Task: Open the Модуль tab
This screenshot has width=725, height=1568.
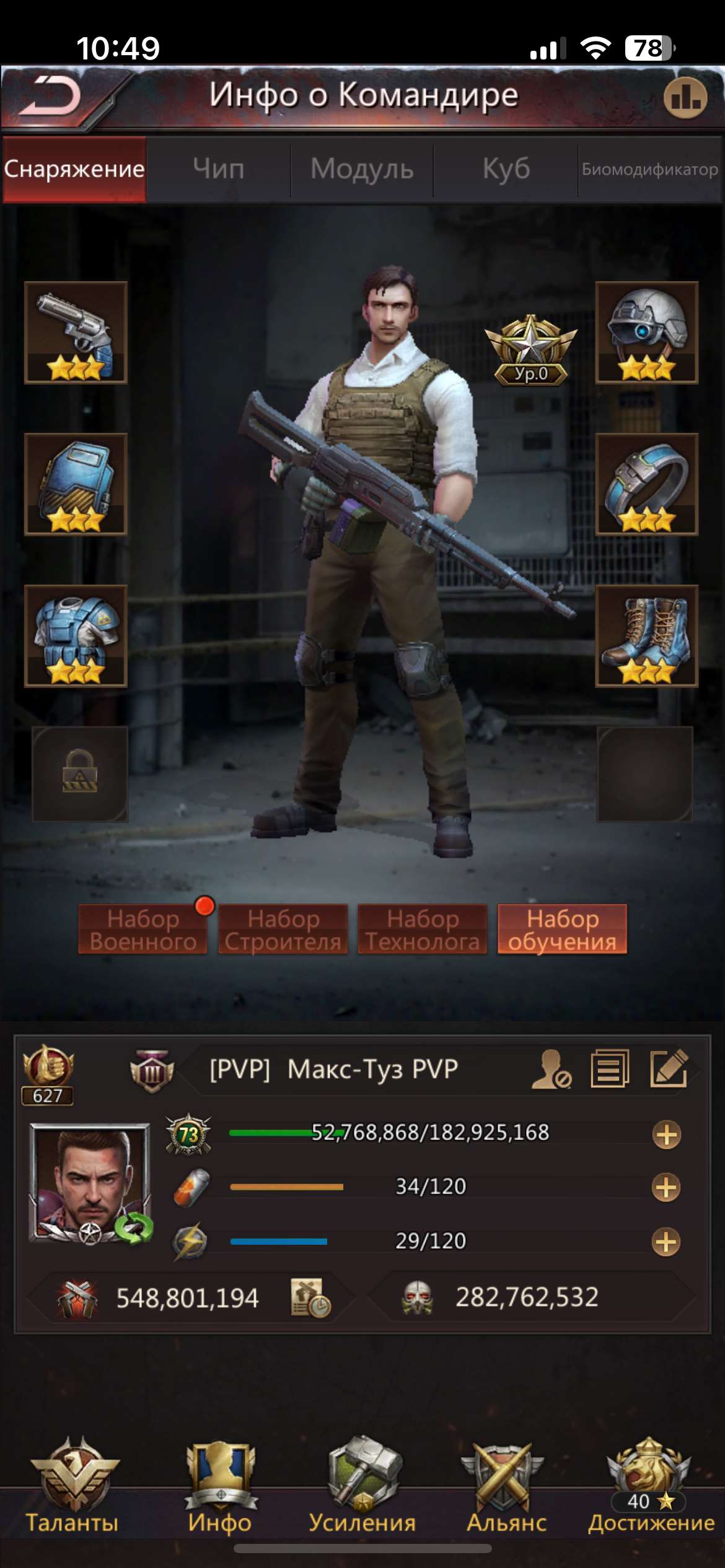Action: 362,168
